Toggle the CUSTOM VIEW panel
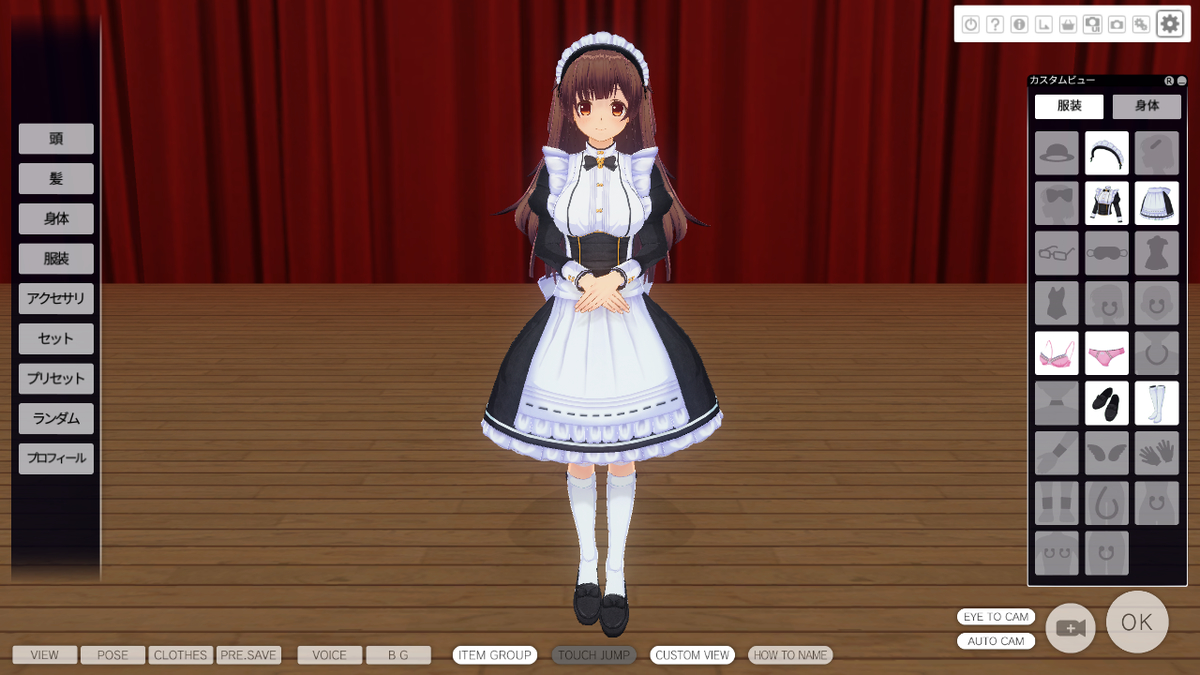Screen dimensions: 1200x675 coord(692,655)
